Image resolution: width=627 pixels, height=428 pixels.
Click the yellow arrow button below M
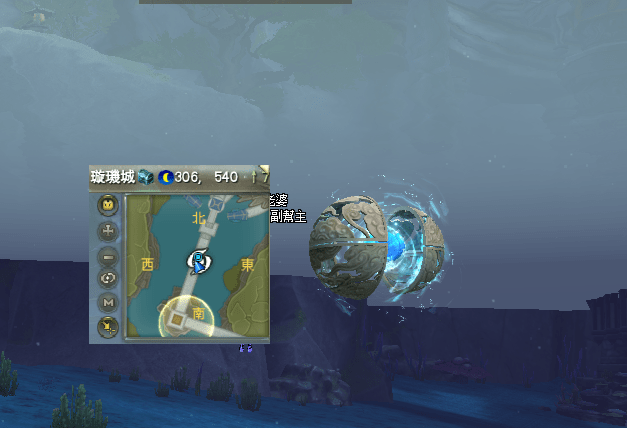[108, 325]
